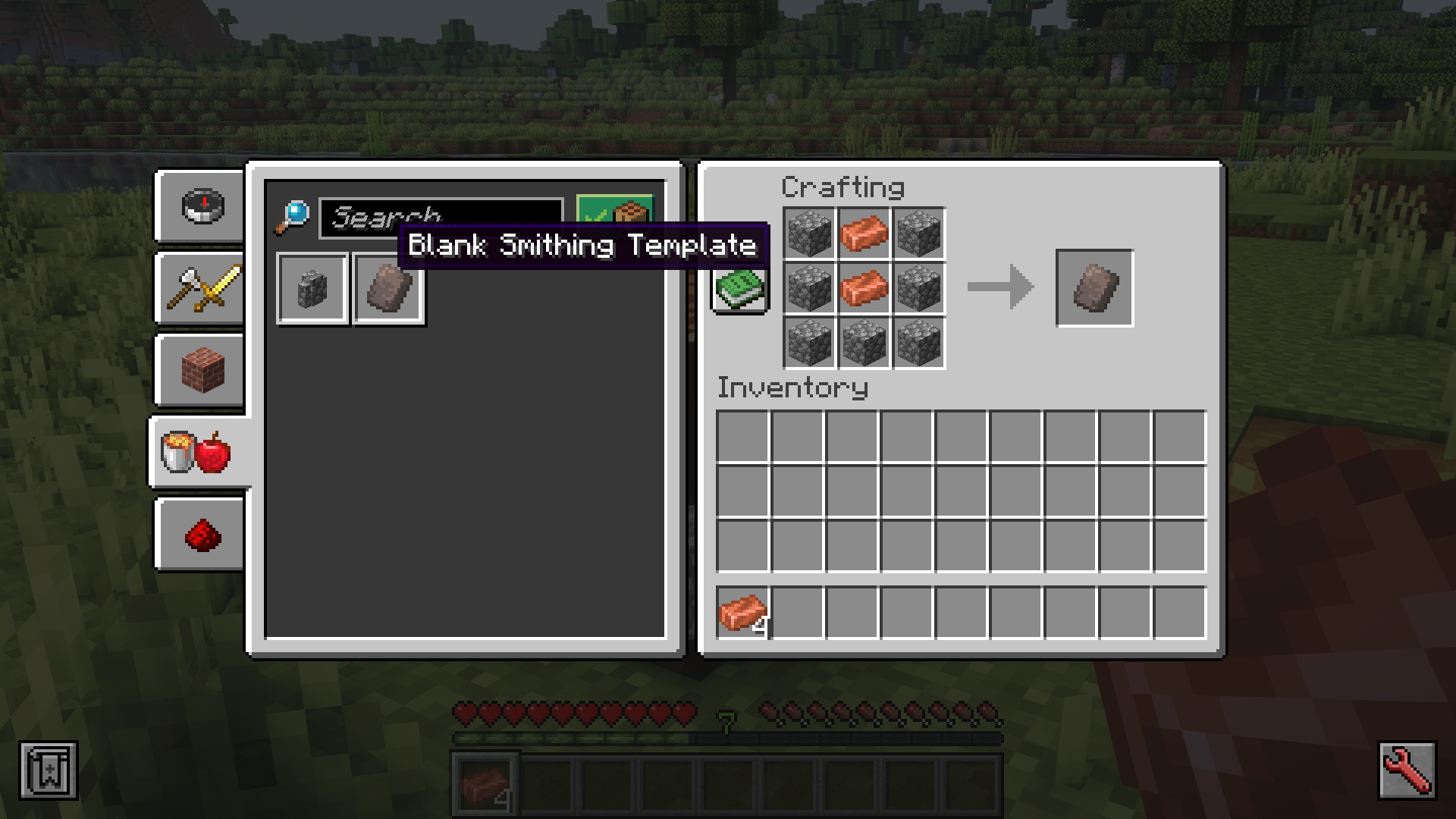Open the building blocks tab with bricks icon
Viewport: 1456px width, 819px height.
click(x=199, y=371)
